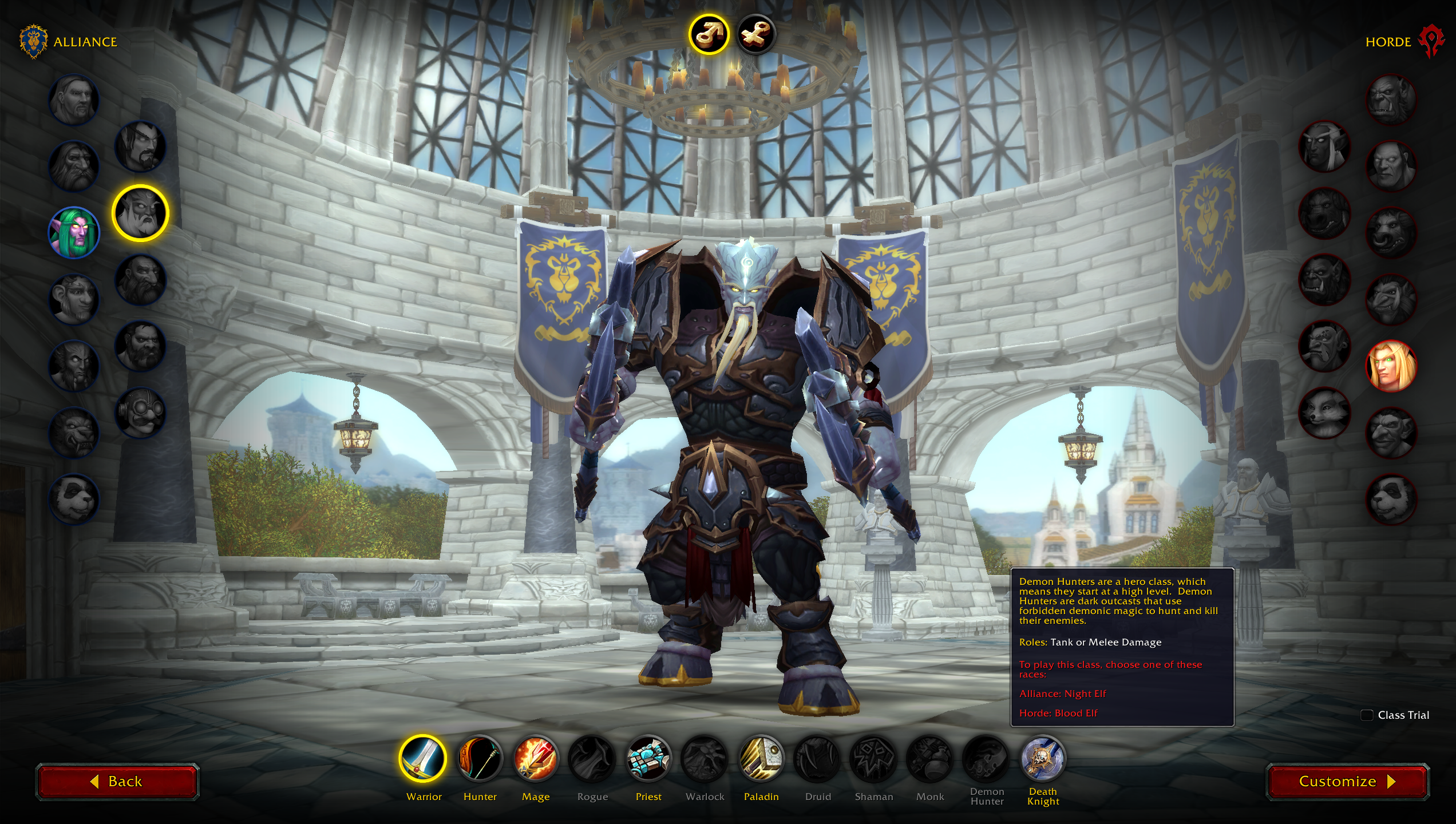Toggle the Class Trial checkbox
Image resolution: width=1456 pixels, height=824 pixels.
1367,715
